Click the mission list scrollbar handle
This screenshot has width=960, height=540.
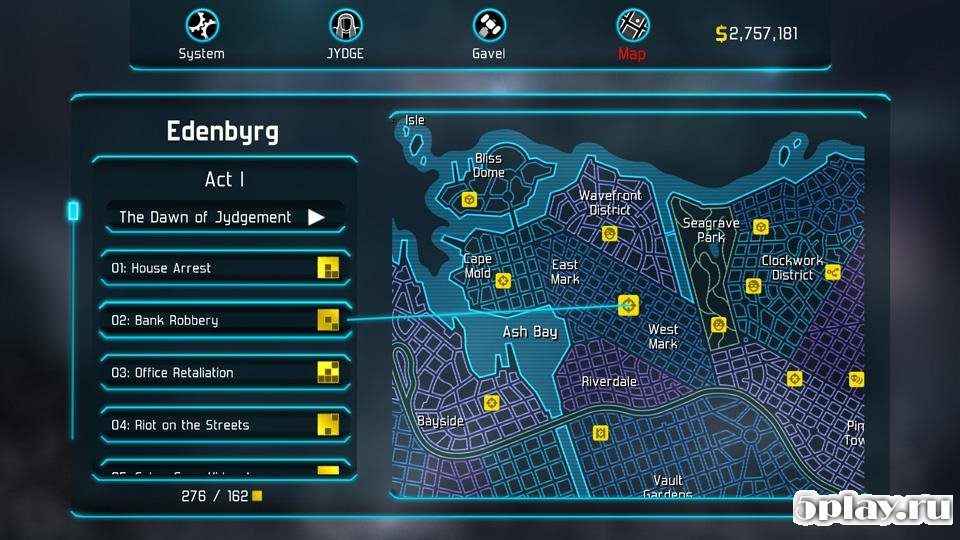73,211
